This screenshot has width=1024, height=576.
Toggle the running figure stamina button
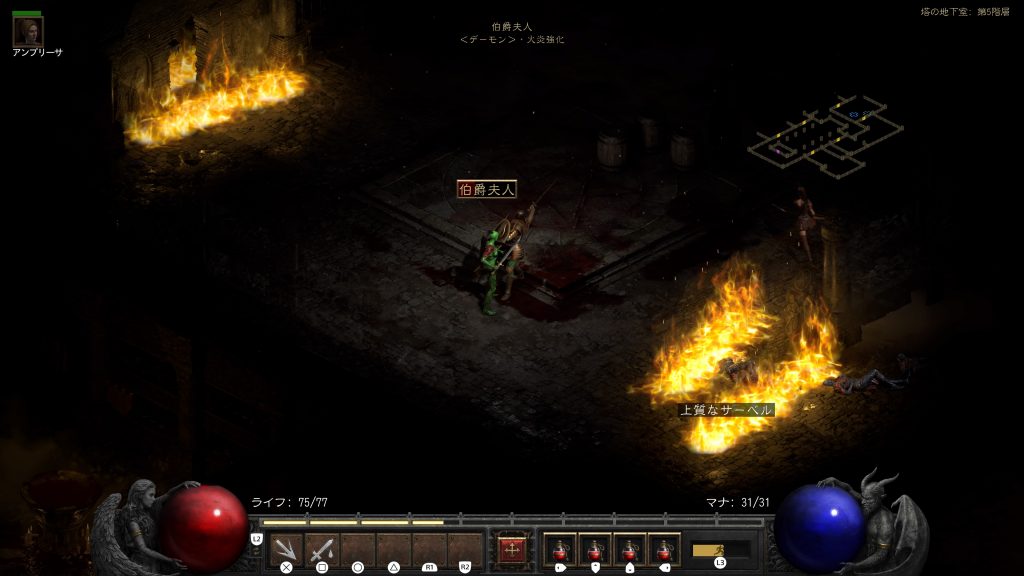(x=720, y=550)
